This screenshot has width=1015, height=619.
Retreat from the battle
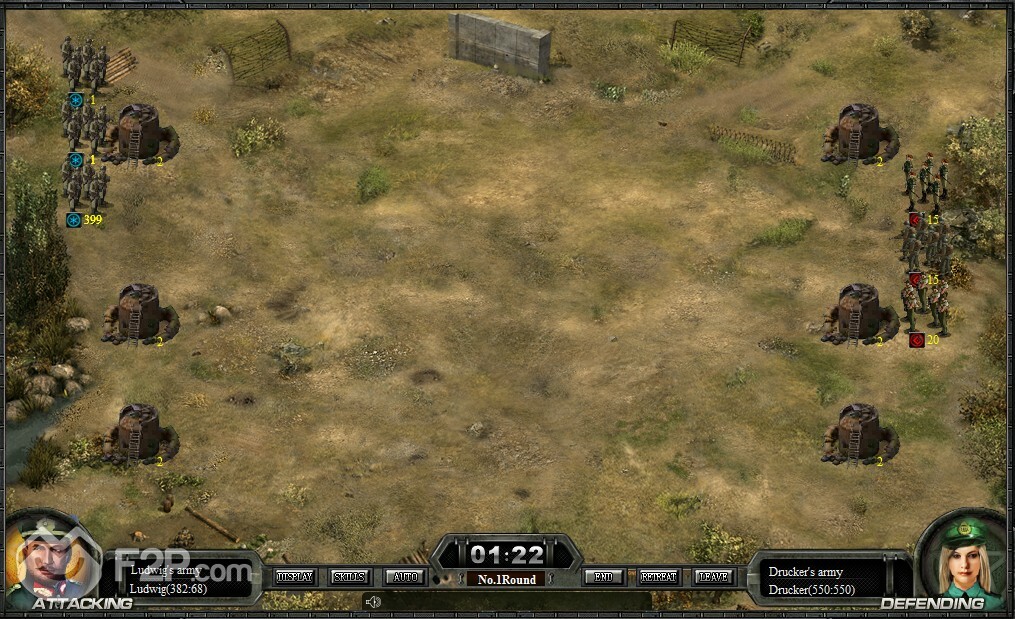point(658,577)
